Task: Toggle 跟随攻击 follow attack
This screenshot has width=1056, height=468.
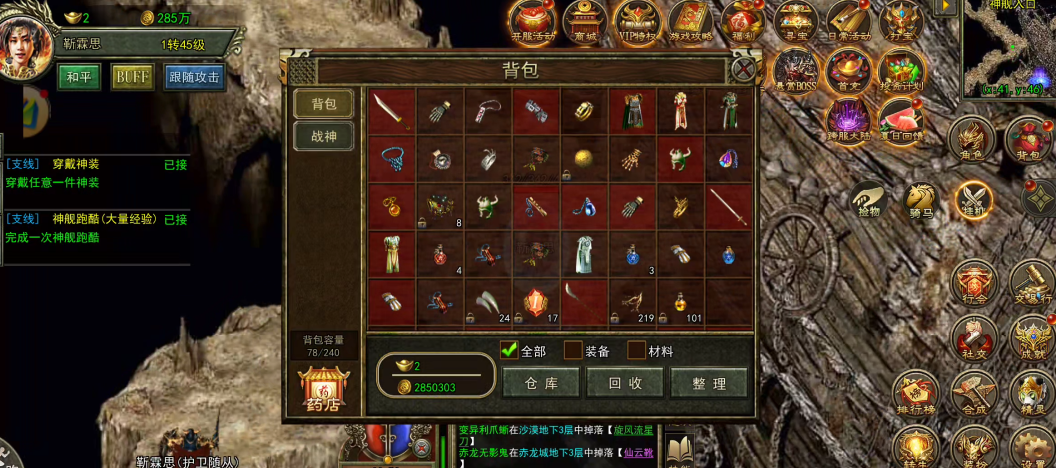Action: click(x=194, y=77)
